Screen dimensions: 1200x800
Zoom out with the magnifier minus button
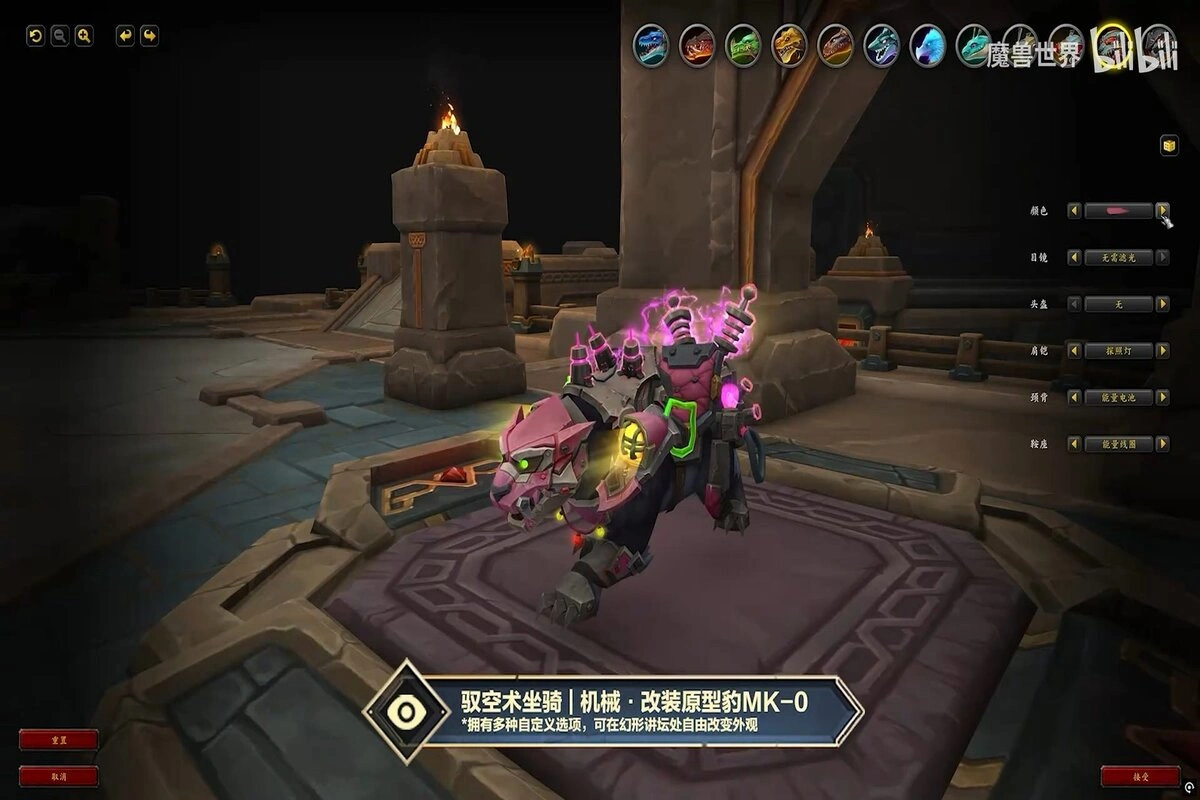60,36
